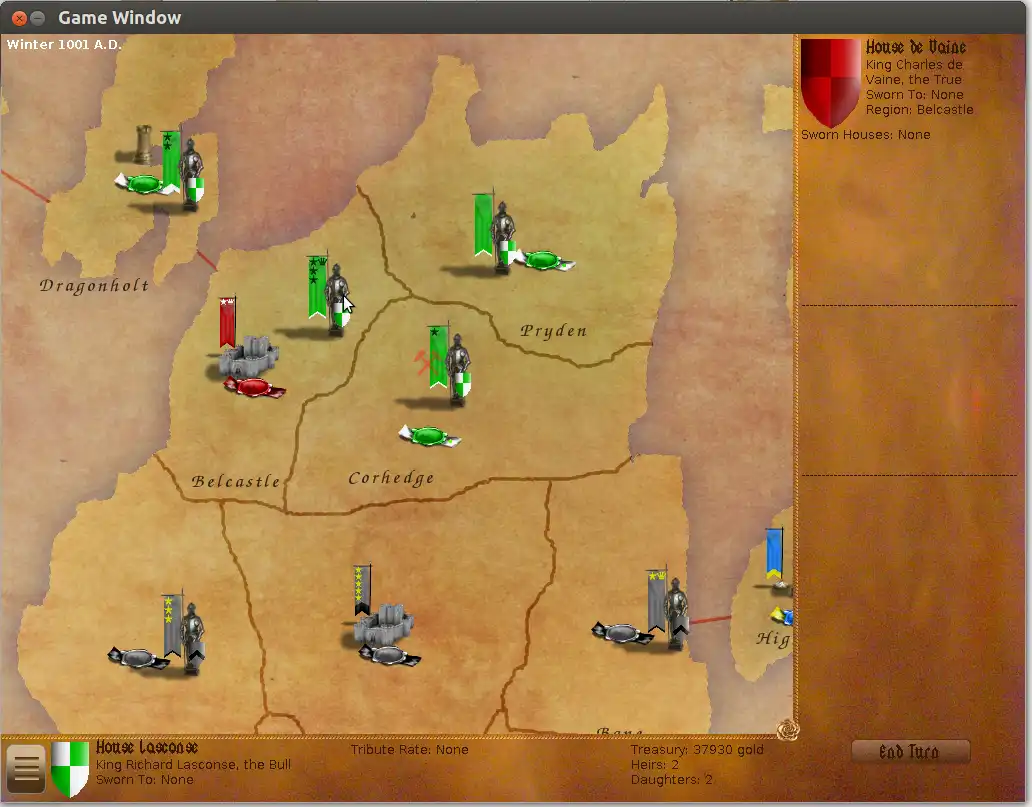The image size is (1032, 807).
Task: Close the Game Window
Action: [18, 18]
